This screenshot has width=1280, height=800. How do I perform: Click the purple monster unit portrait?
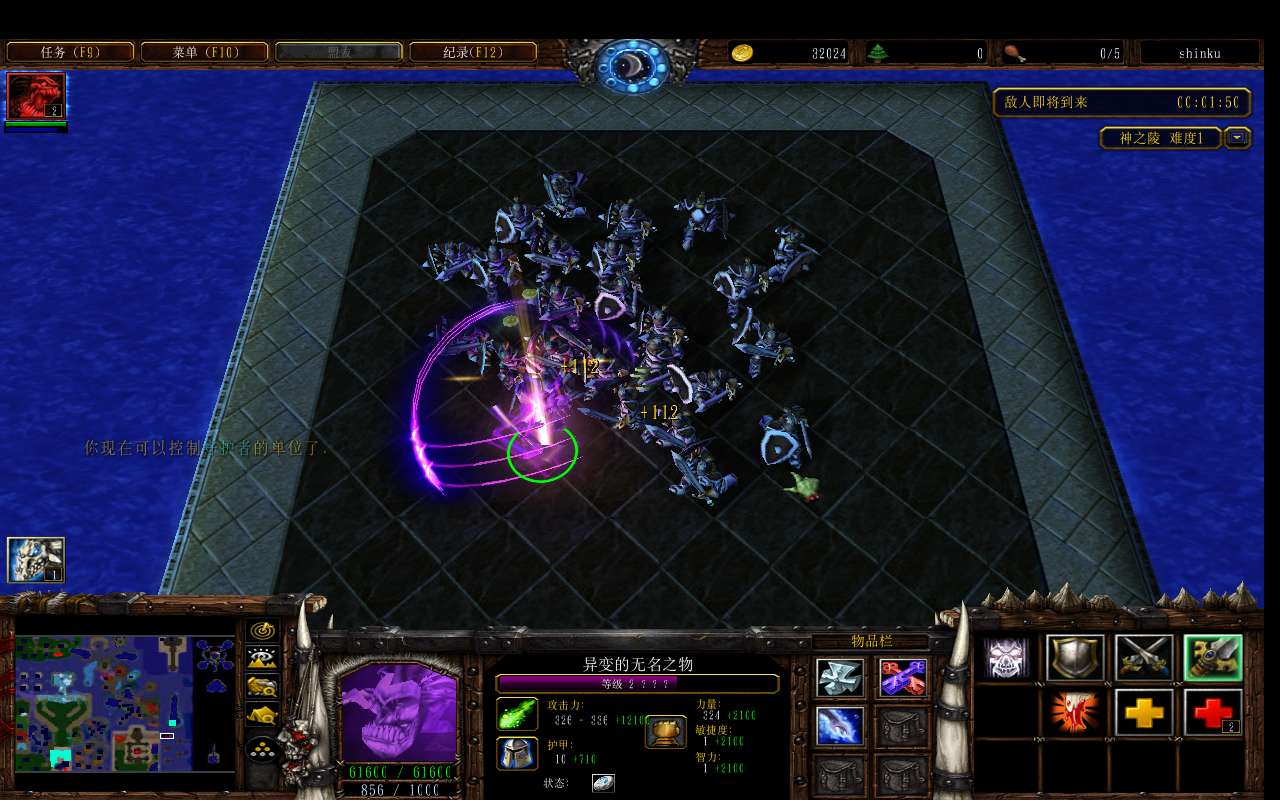click(x=398, y=712)
